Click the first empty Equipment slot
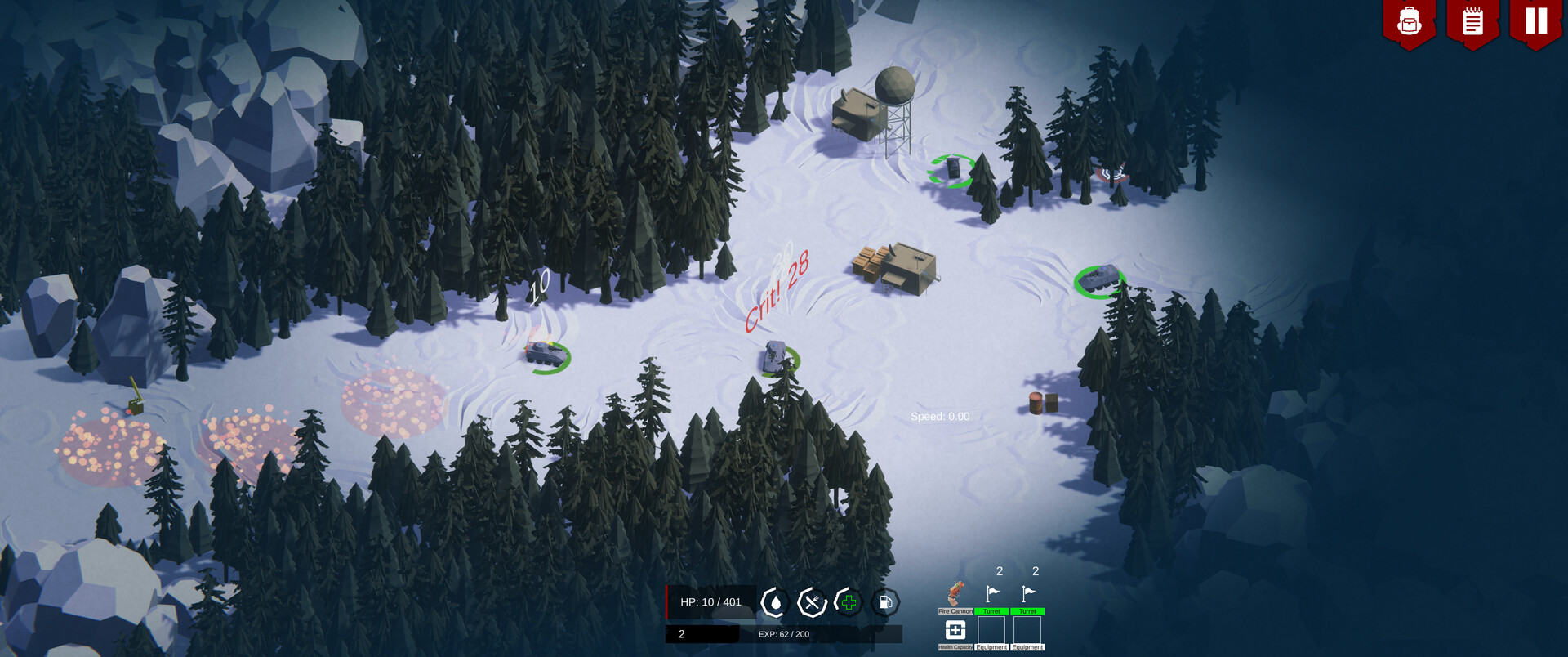Viewport: 1568px width, 657px height. [x=991, y=631]
